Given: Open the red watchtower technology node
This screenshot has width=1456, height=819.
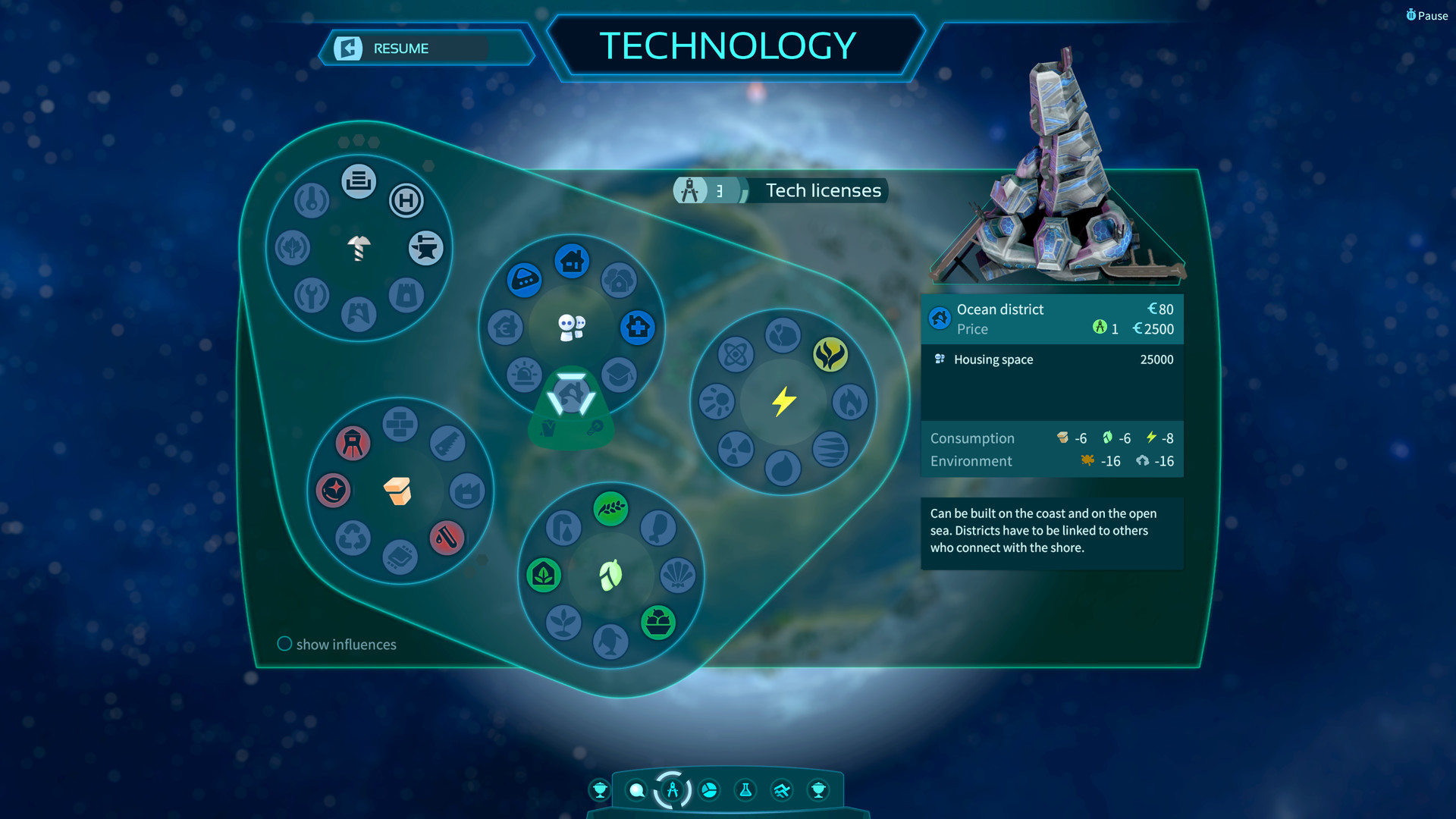Looking at the screenshot, I should tap(352, 444).
